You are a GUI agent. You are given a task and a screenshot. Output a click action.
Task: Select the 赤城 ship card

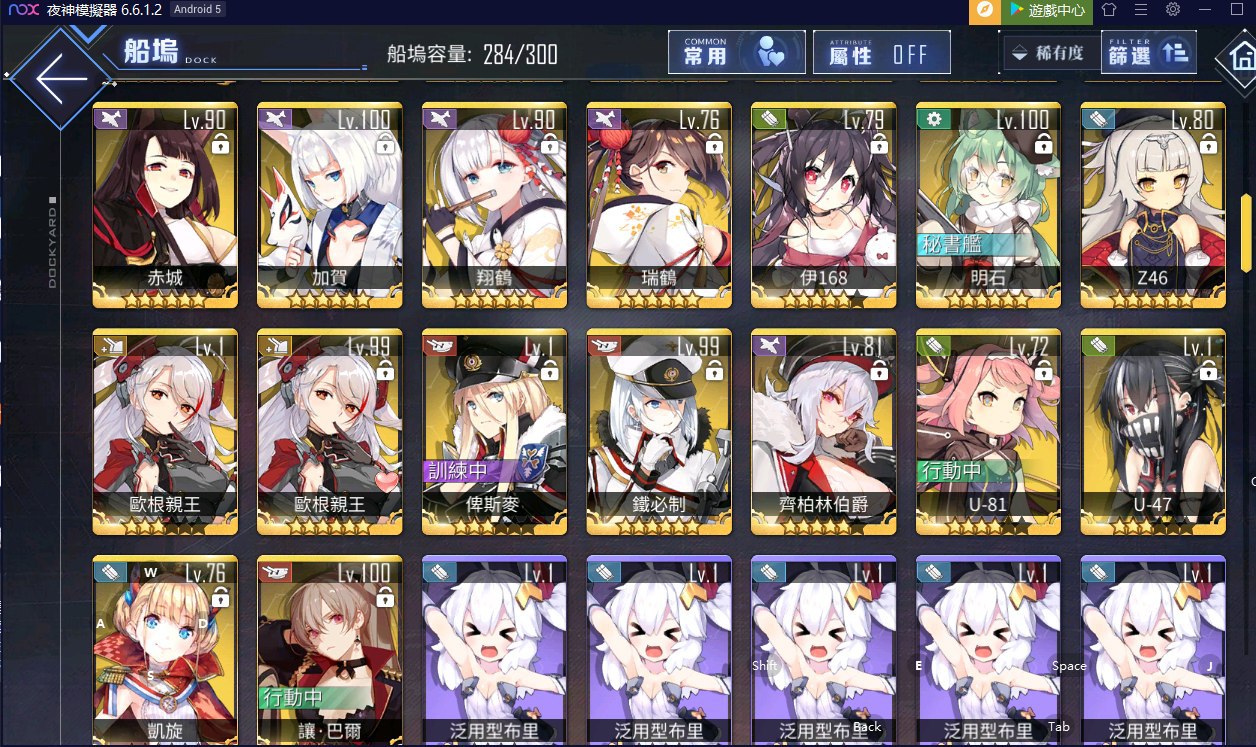click(165, 205)
